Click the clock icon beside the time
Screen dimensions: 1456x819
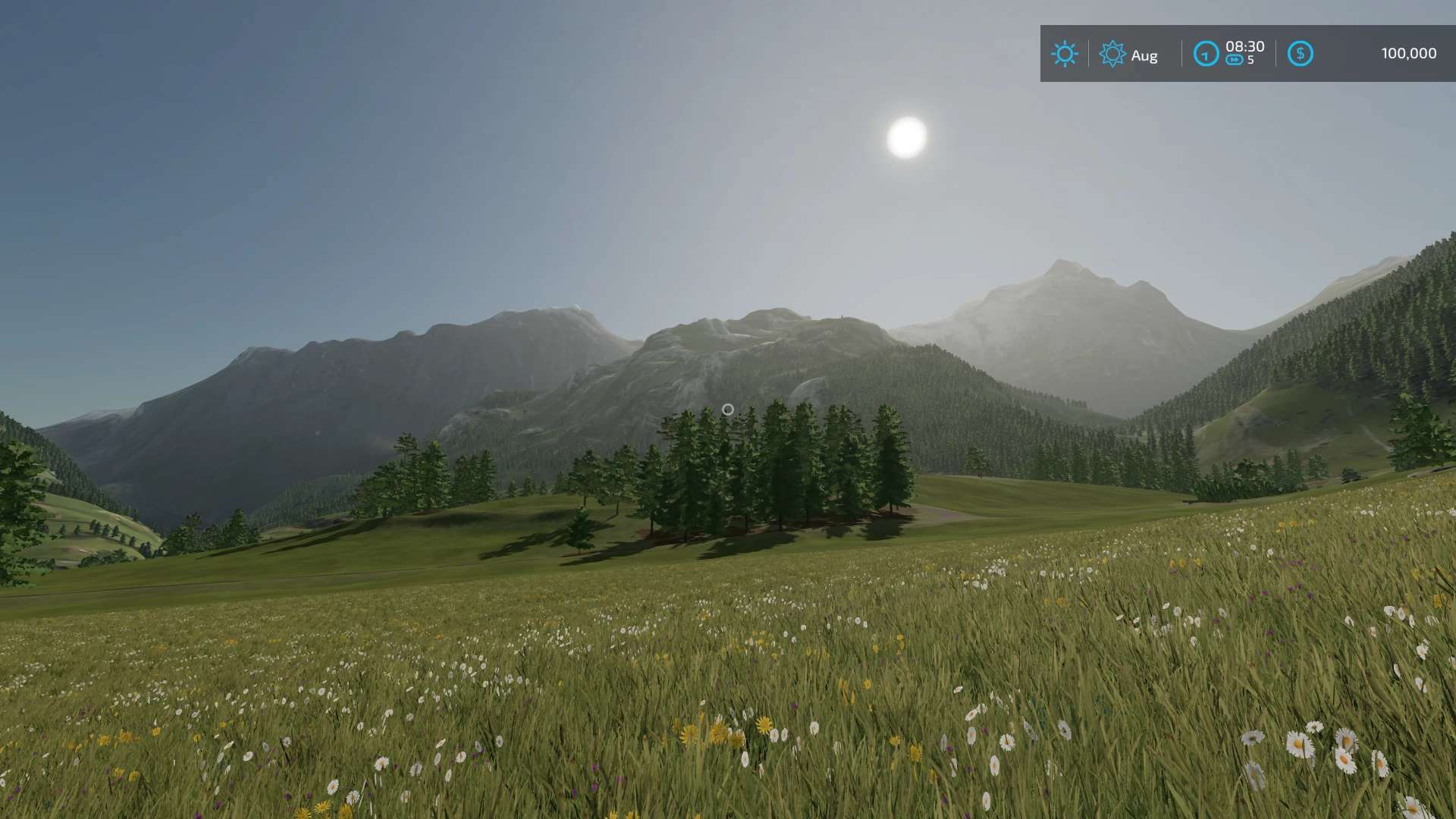[x=1206, y=54]
